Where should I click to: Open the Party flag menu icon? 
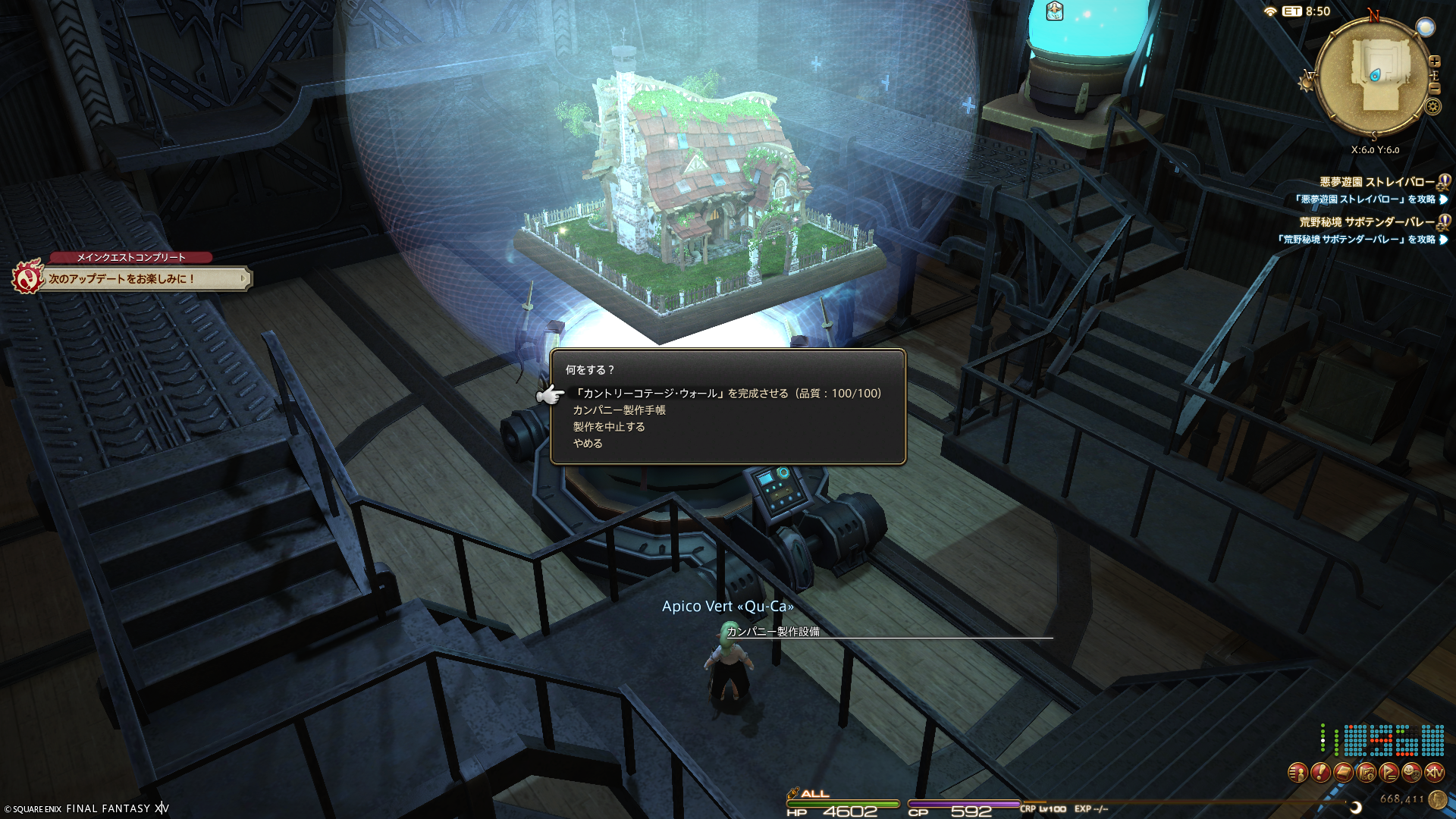(x=1389, y=773)
